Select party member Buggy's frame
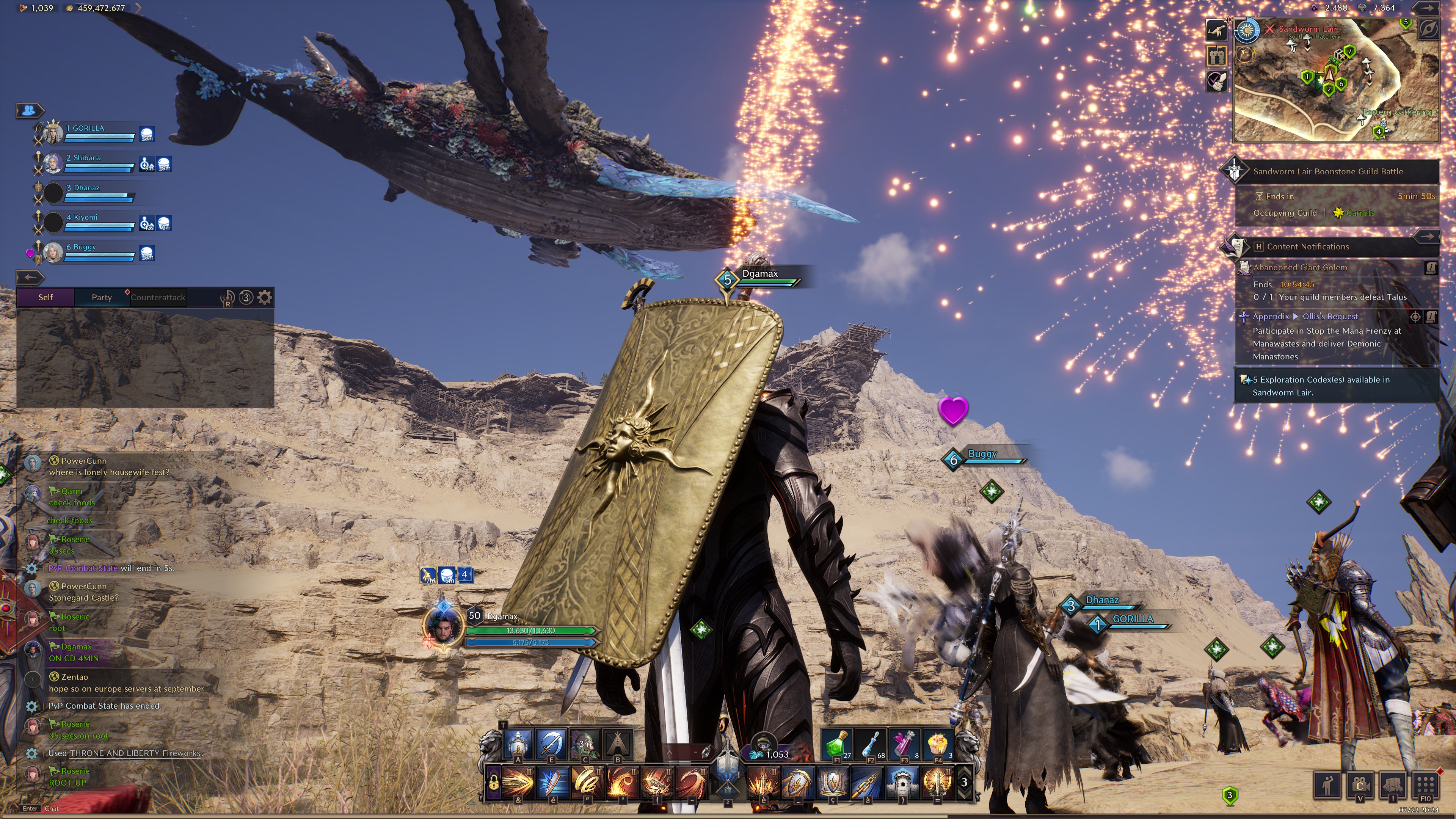 point(99,253)
